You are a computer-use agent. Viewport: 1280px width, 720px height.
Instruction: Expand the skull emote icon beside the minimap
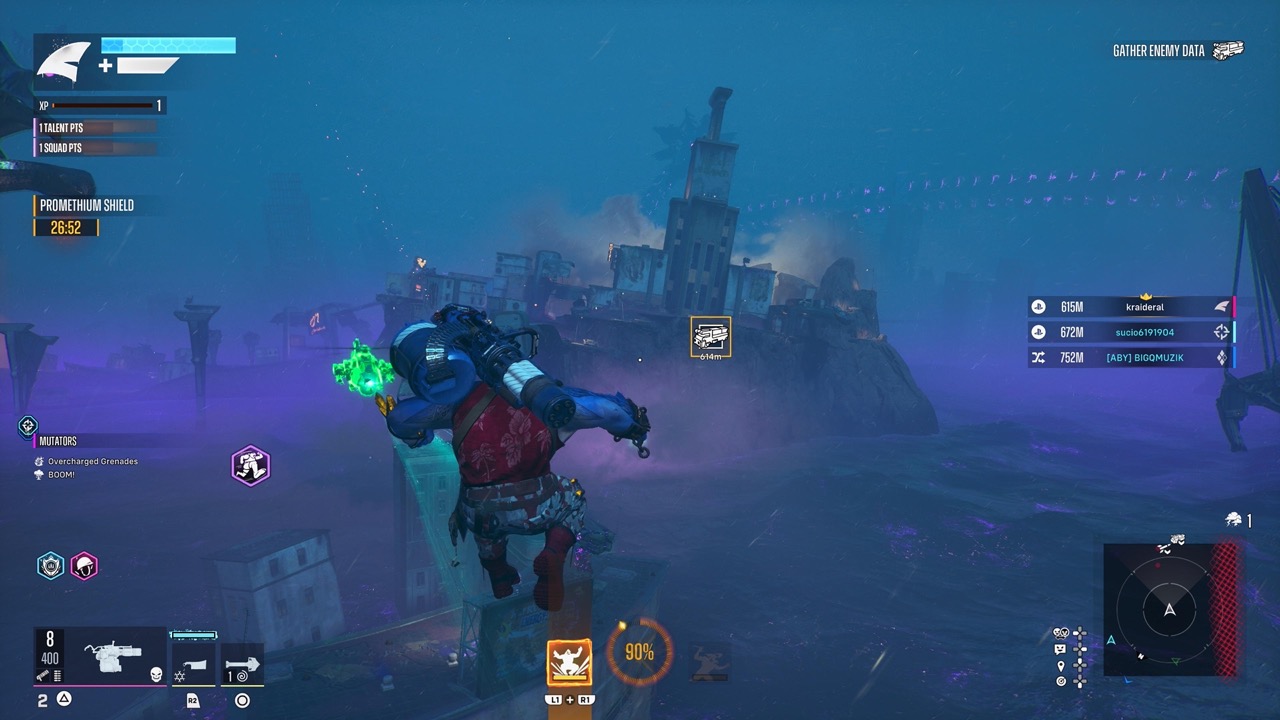pyautogui.click(x=1060, y=632)
